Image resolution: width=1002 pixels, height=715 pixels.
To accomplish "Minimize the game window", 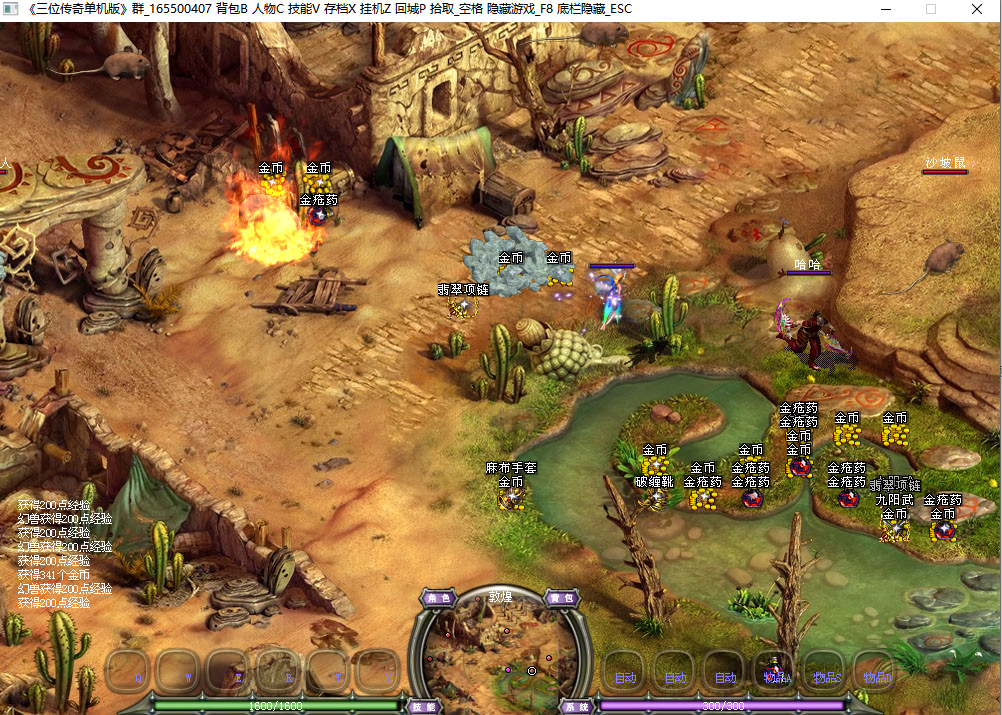I will (x=886, y=9).
